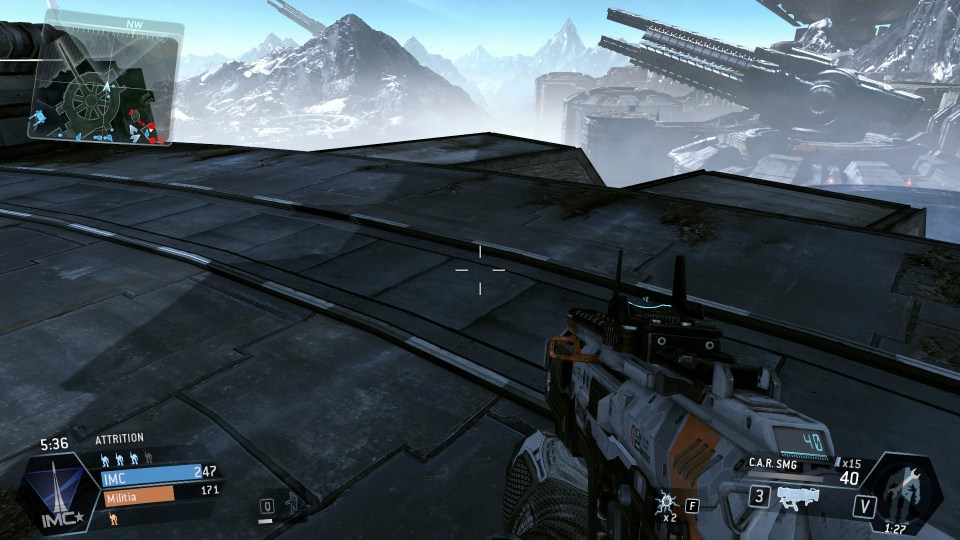Image resolution: width=960 pixels, height=540 pixels.
Task: Choose the anti-titan launcher weapon icon
Action: coord(800,496)
